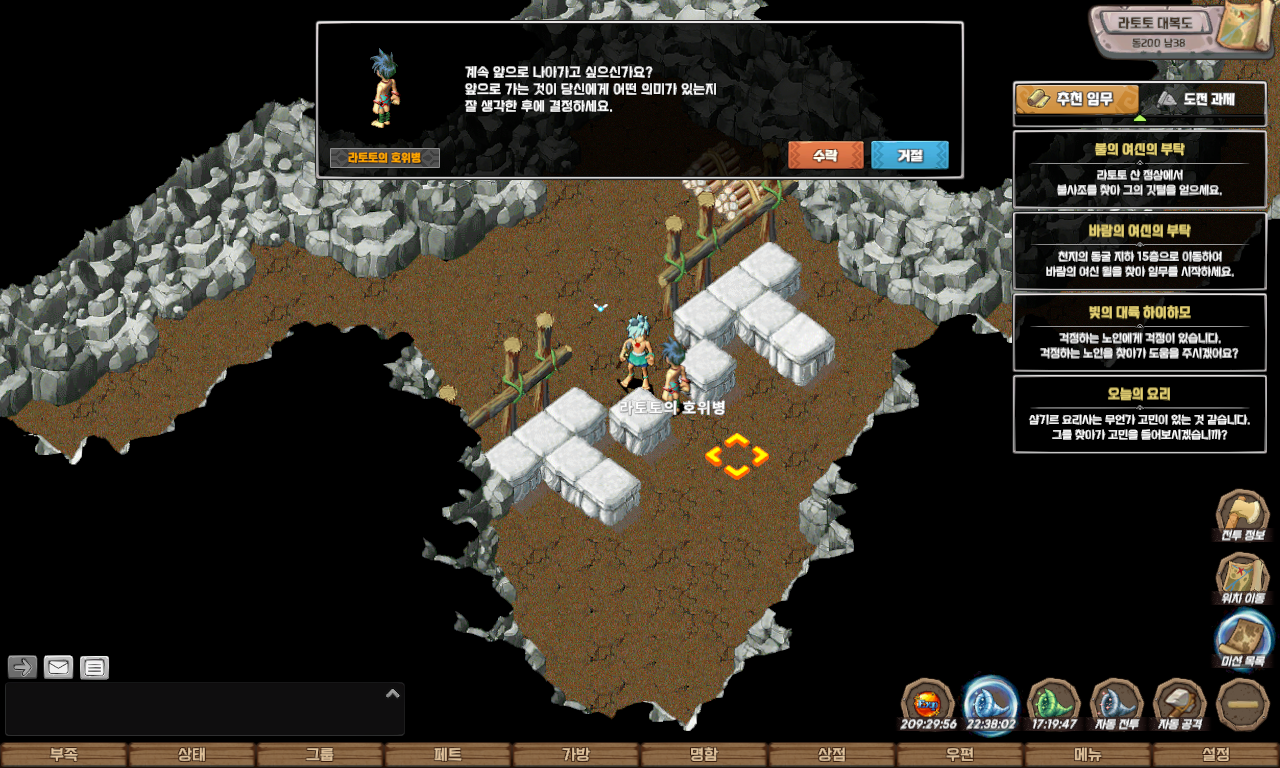Open the 상점 shop menu
Image resolution: width=1280 pixels, height=768 pixels.
832,755
